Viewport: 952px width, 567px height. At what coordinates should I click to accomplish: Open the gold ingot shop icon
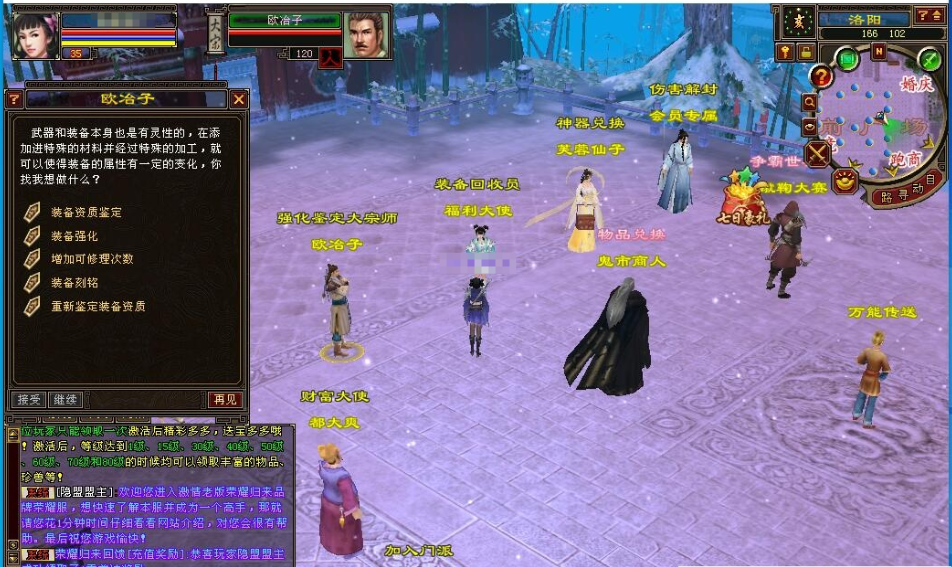pyautogui.click(x=845, y=180)
